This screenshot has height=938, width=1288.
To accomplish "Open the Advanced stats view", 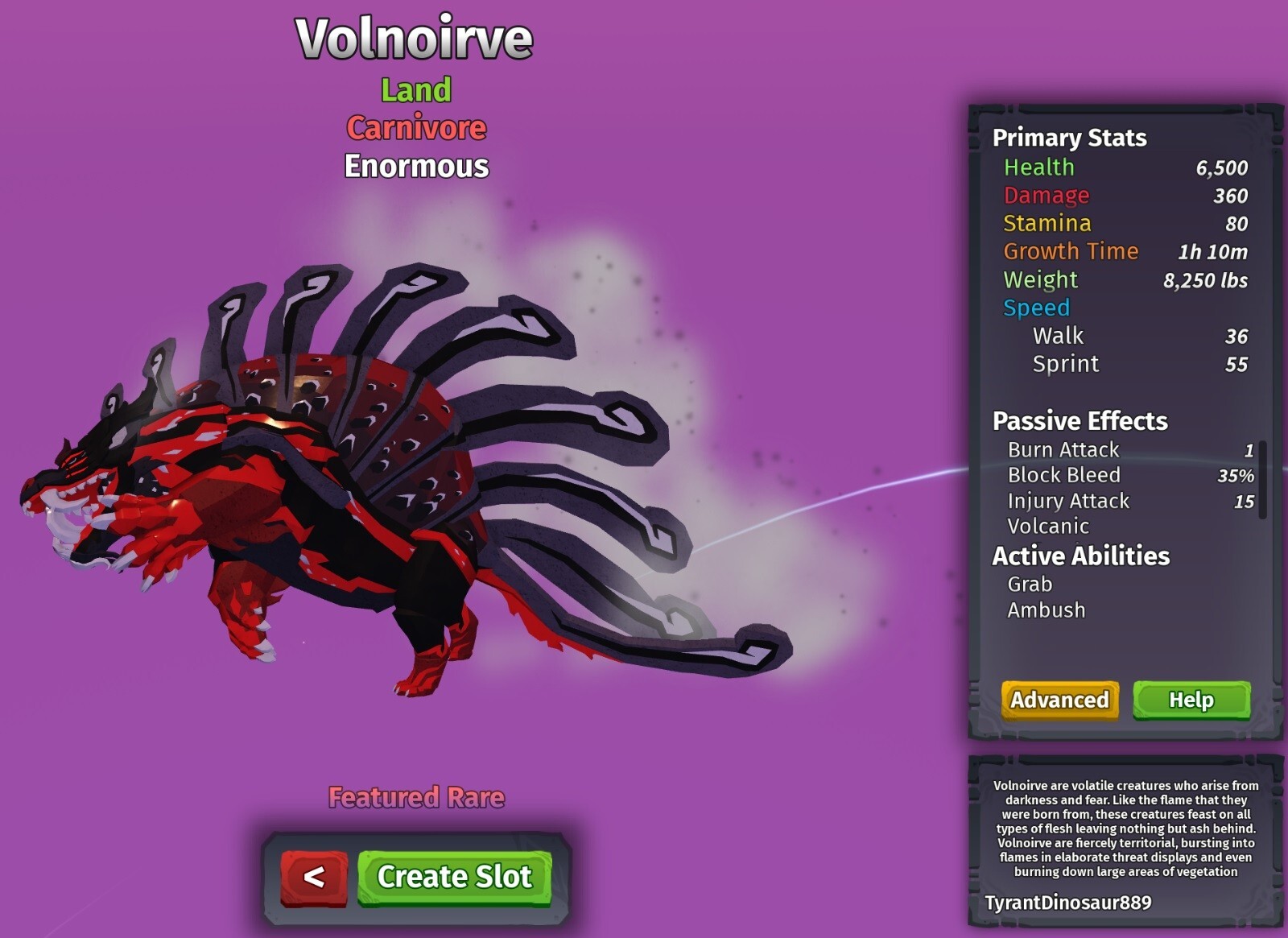I will pyautogui.click(x=1059, y=700).
